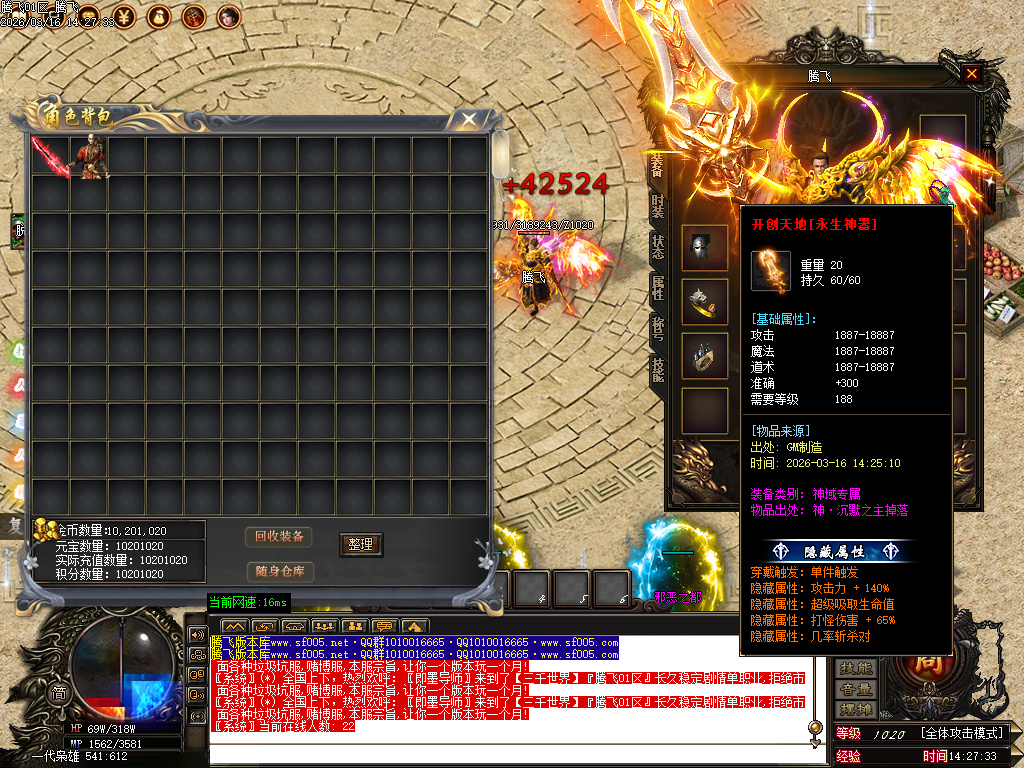Click the 回收装备 recycle equipment button
The height and width of the screenshot is (768, 1024).
click(279, 536)
